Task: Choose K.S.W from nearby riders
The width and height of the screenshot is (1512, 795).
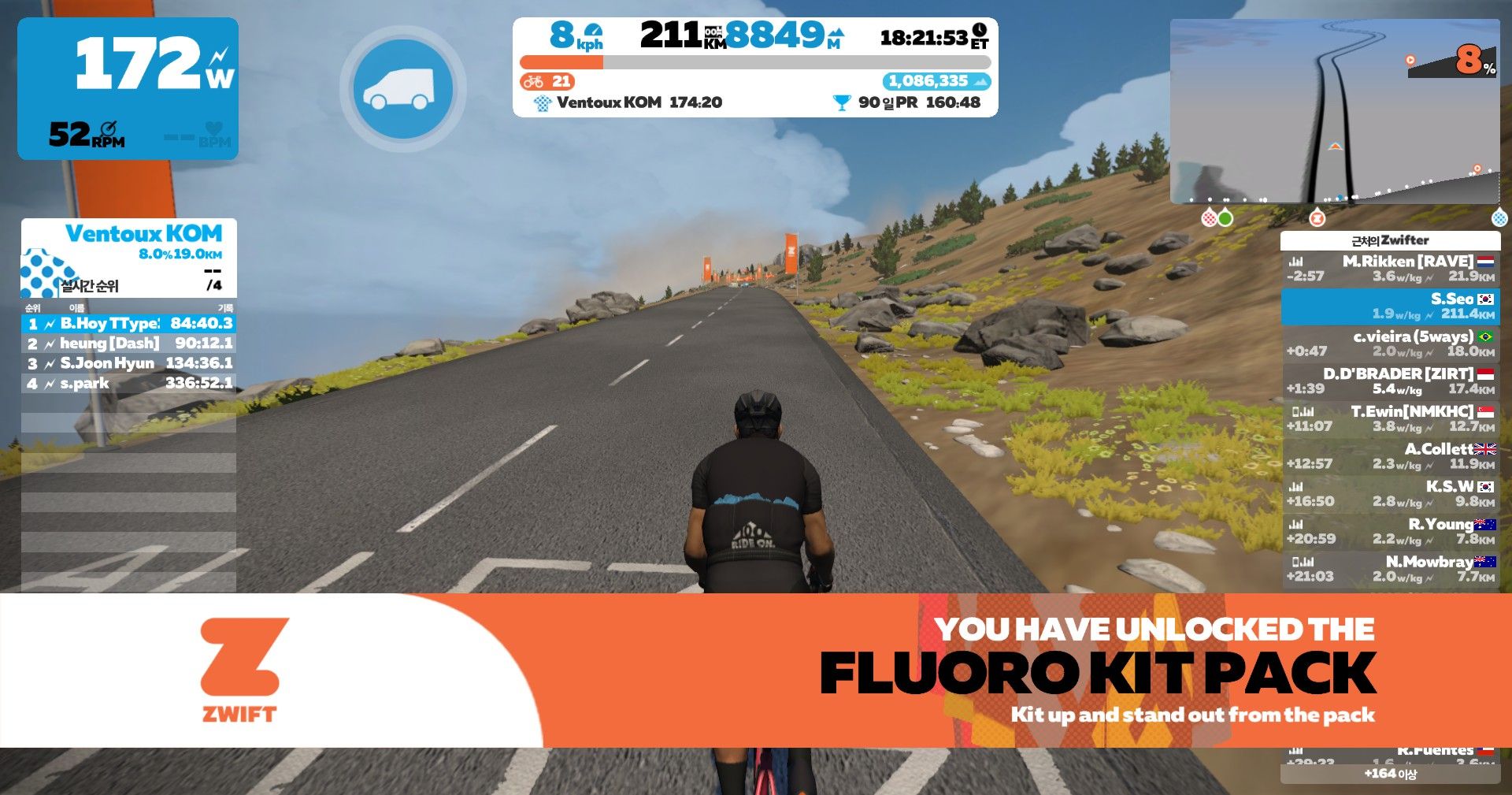Action: point(1391,494)
